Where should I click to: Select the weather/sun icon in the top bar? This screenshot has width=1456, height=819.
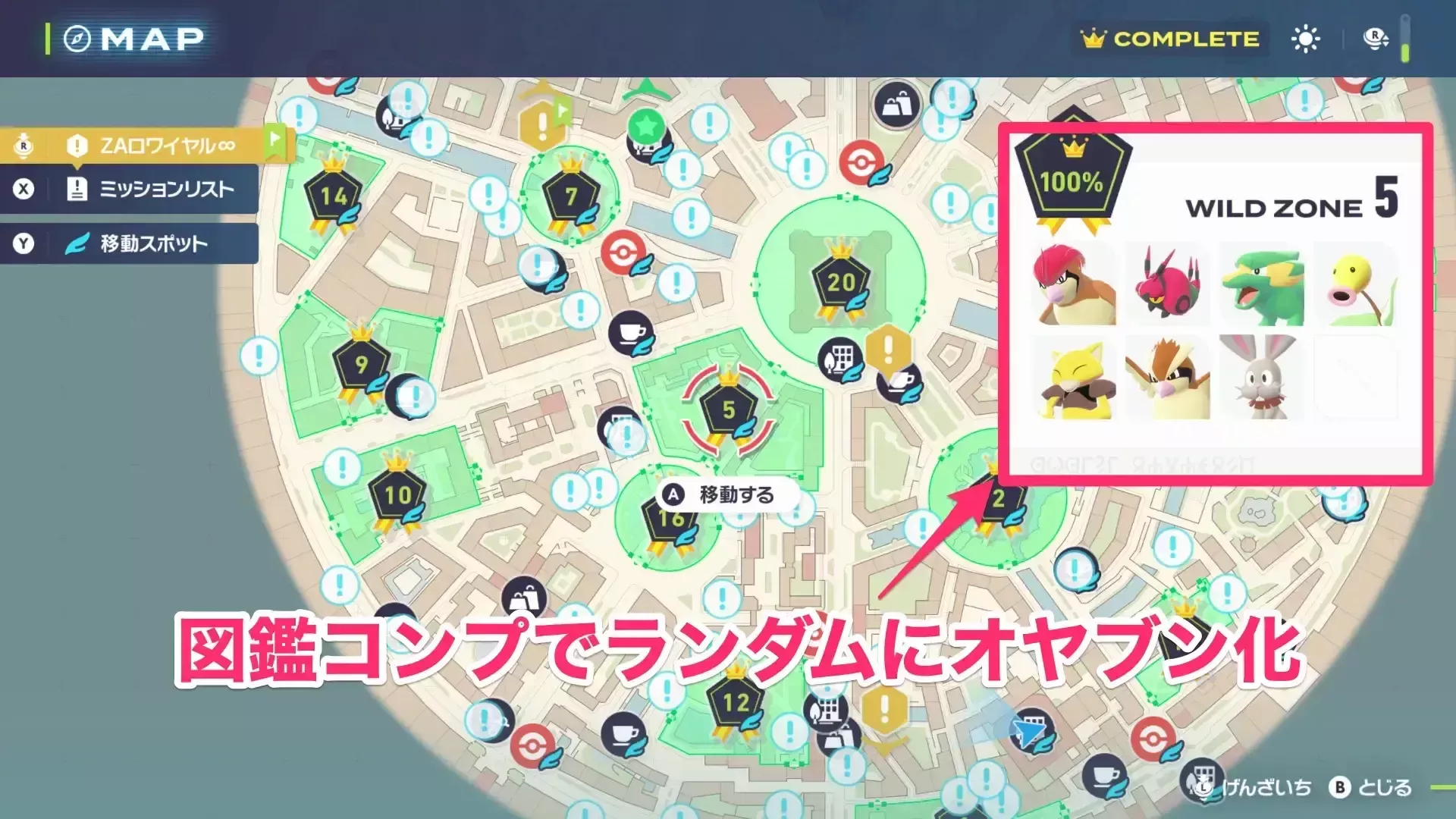[x=1306, y=38]
